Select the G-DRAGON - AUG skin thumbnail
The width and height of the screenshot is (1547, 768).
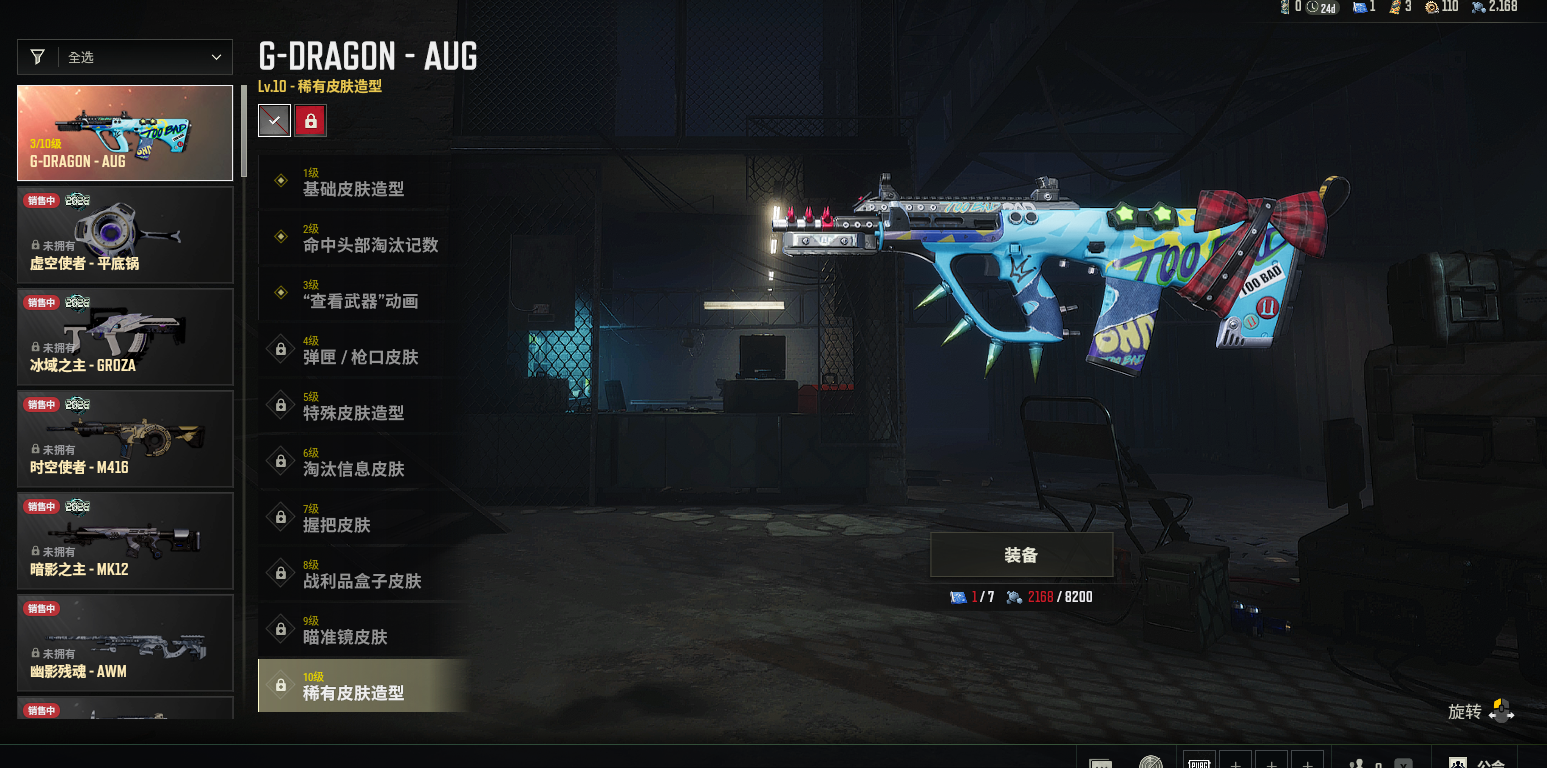click(125, 133)
